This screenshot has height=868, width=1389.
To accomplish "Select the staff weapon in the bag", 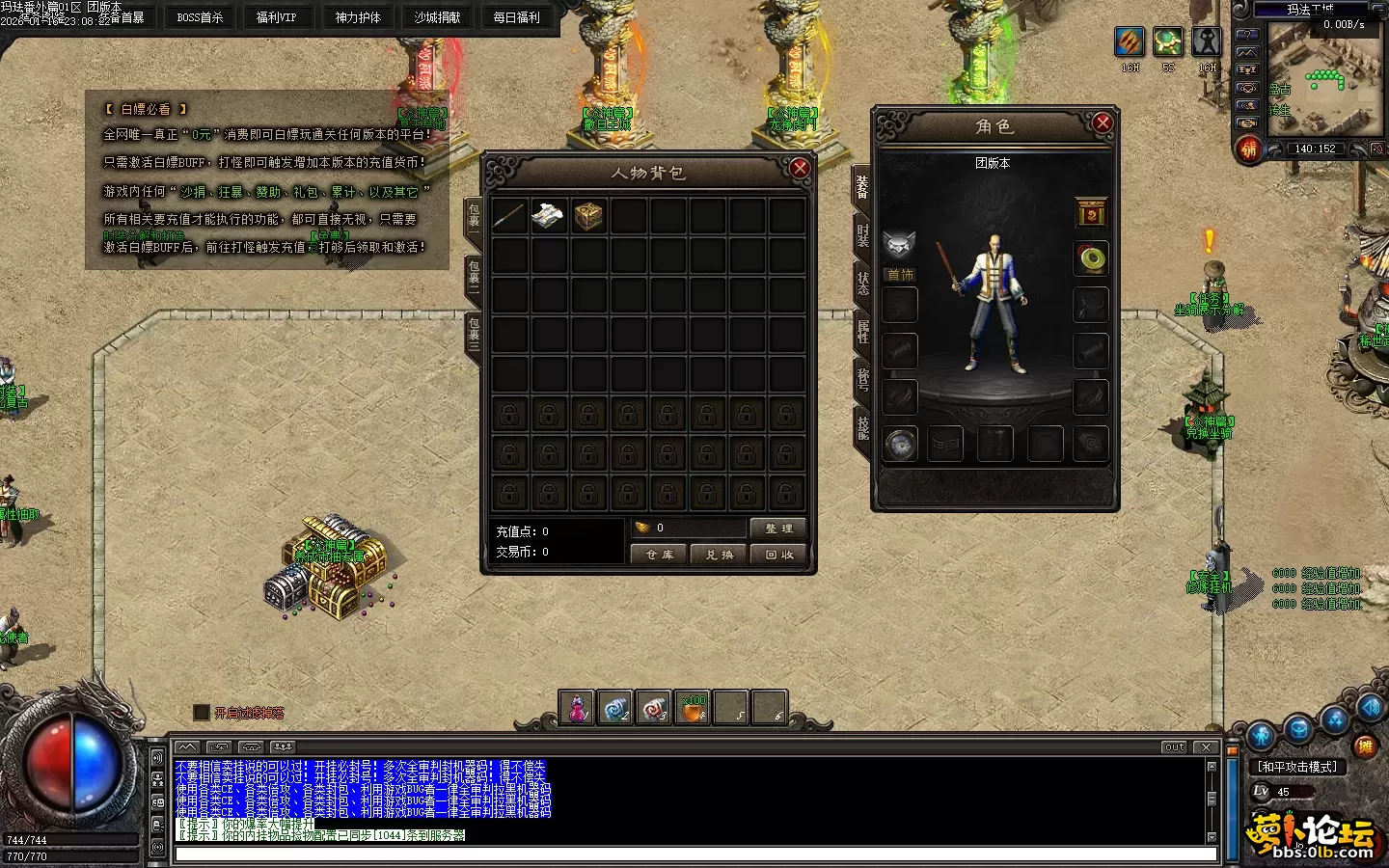I will pyautogui.click(x=508, y=216).
